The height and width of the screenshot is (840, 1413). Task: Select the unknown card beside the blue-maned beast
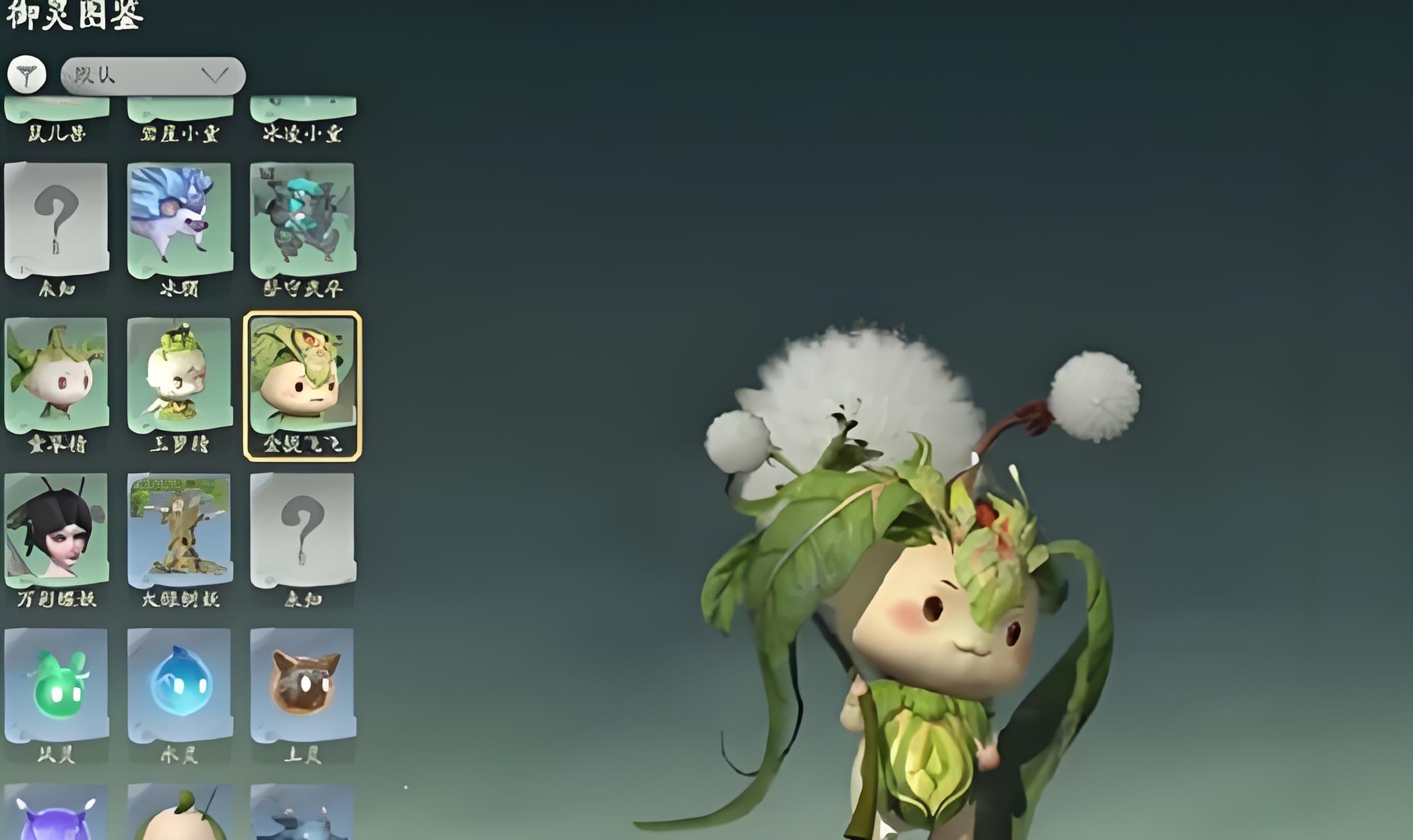(57, 220)
